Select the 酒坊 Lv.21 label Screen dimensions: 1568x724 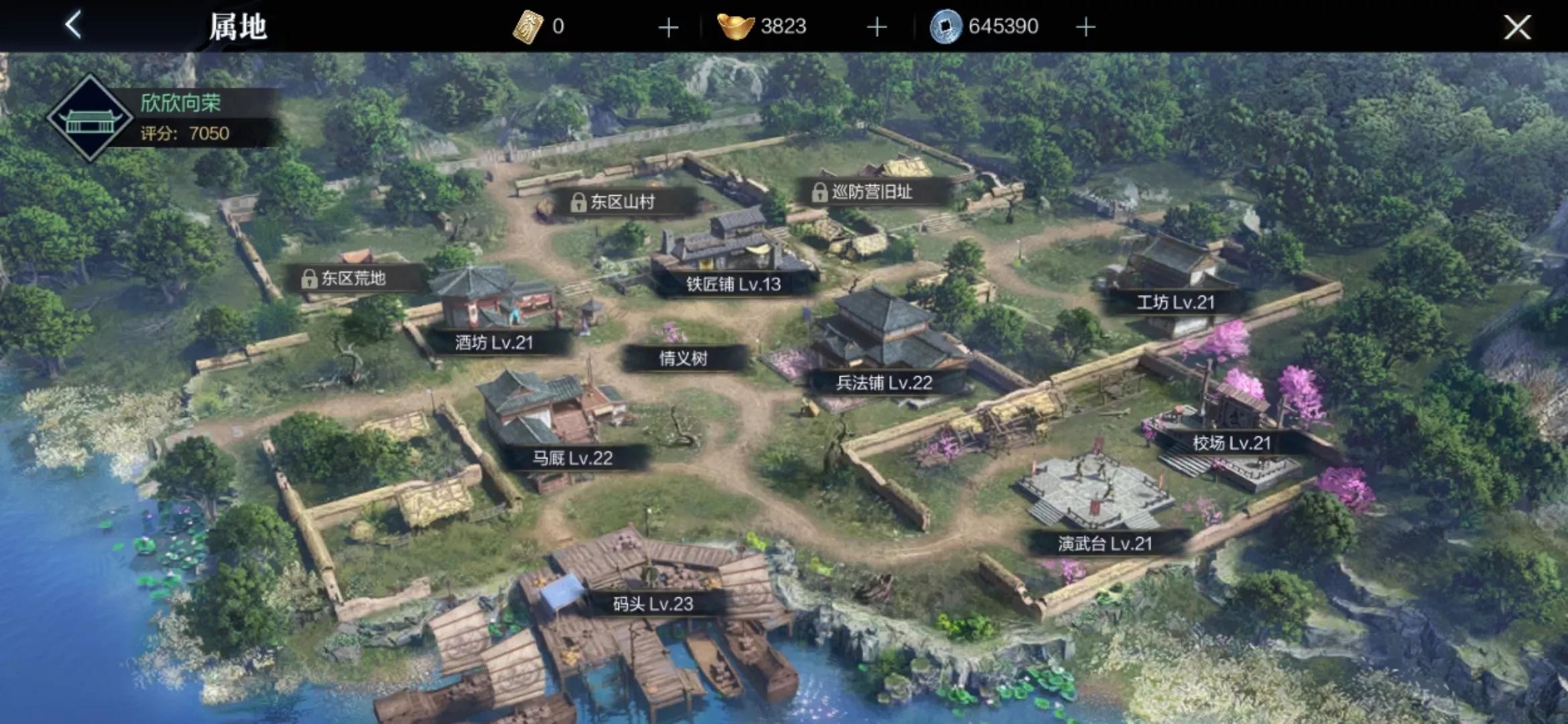pyautogui.click(x=495, y=343)
